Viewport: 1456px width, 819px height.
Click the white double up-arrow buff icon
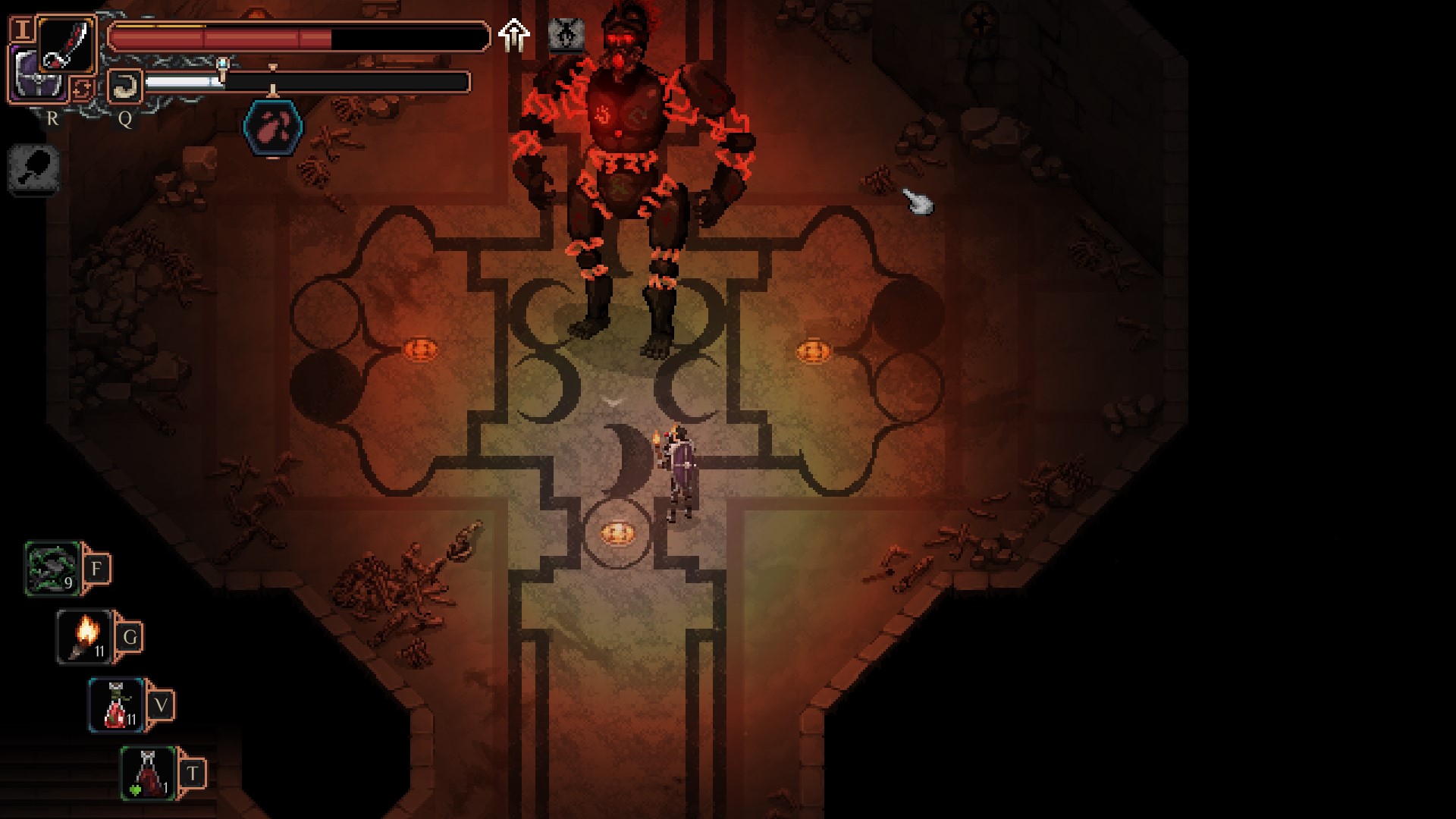(x=513, y=36)
